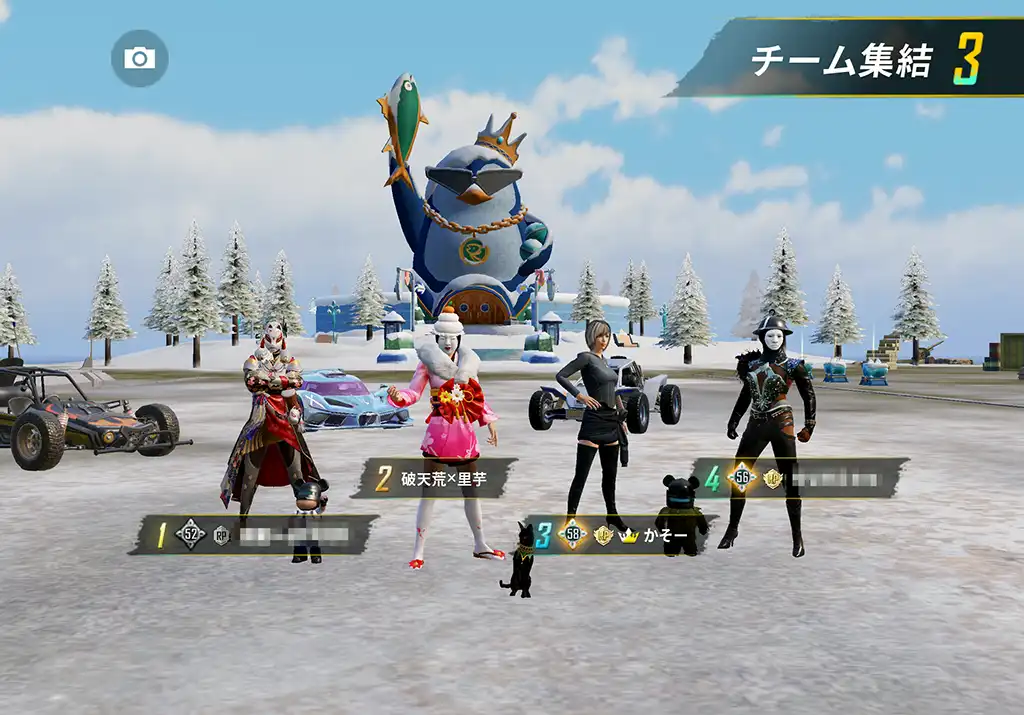1024x715 pixels.
Task: Select player 2 nameplate 破天荒×里芋
Action: [x=436, y=478]
